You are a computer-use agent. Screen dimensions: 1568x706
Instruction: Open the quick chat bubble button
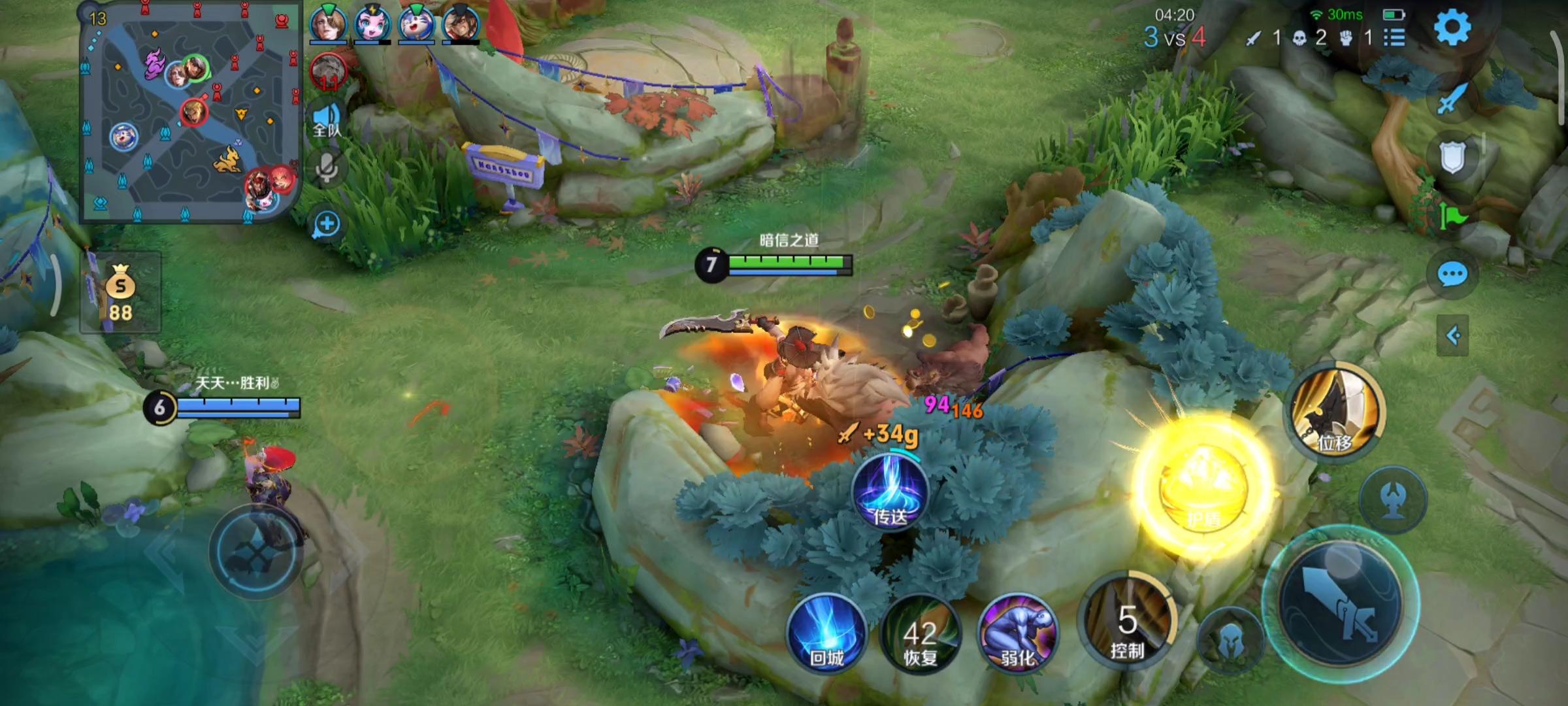tap(1452, 275)
